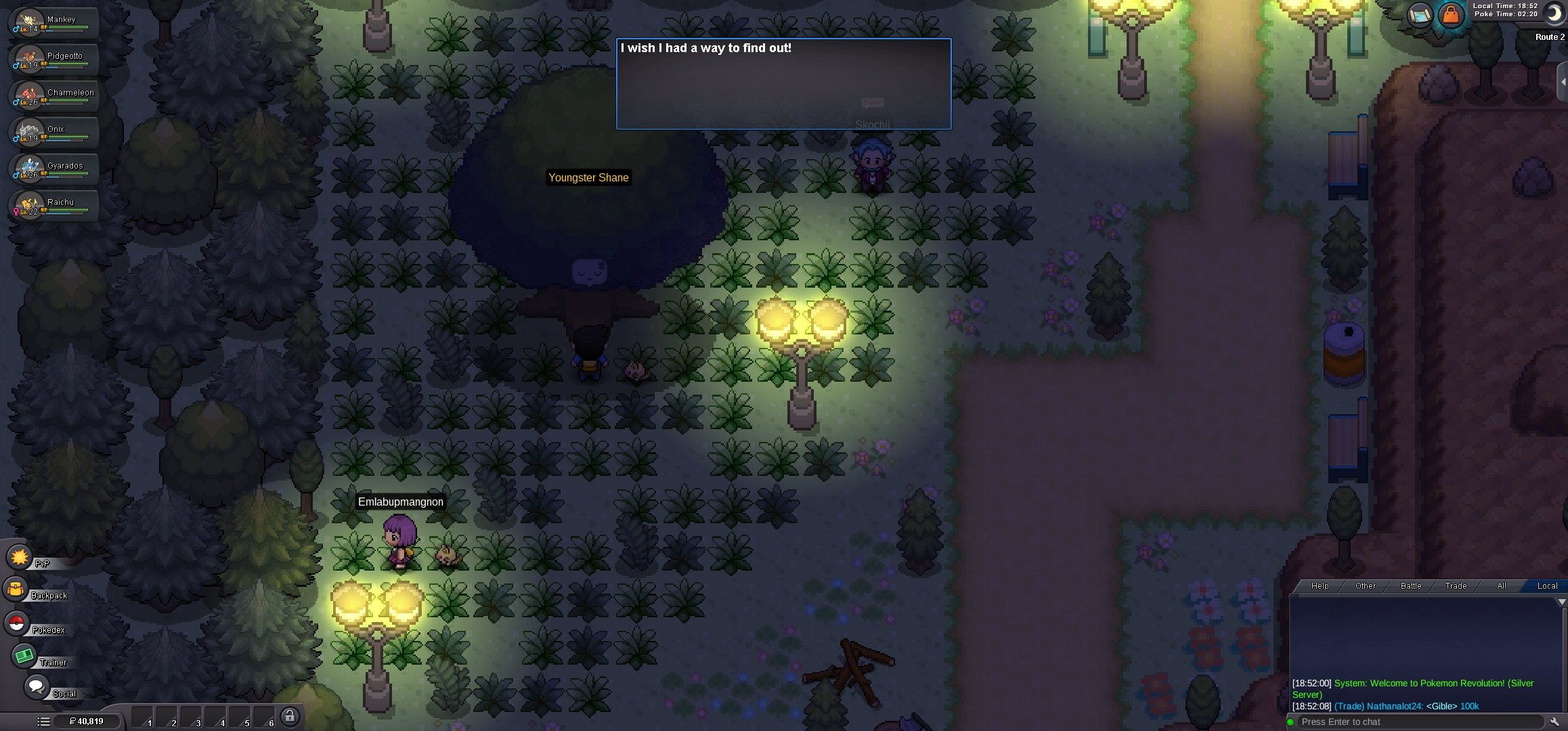Show the All chat tab

pyautogui.click(x=1502, y=586)
